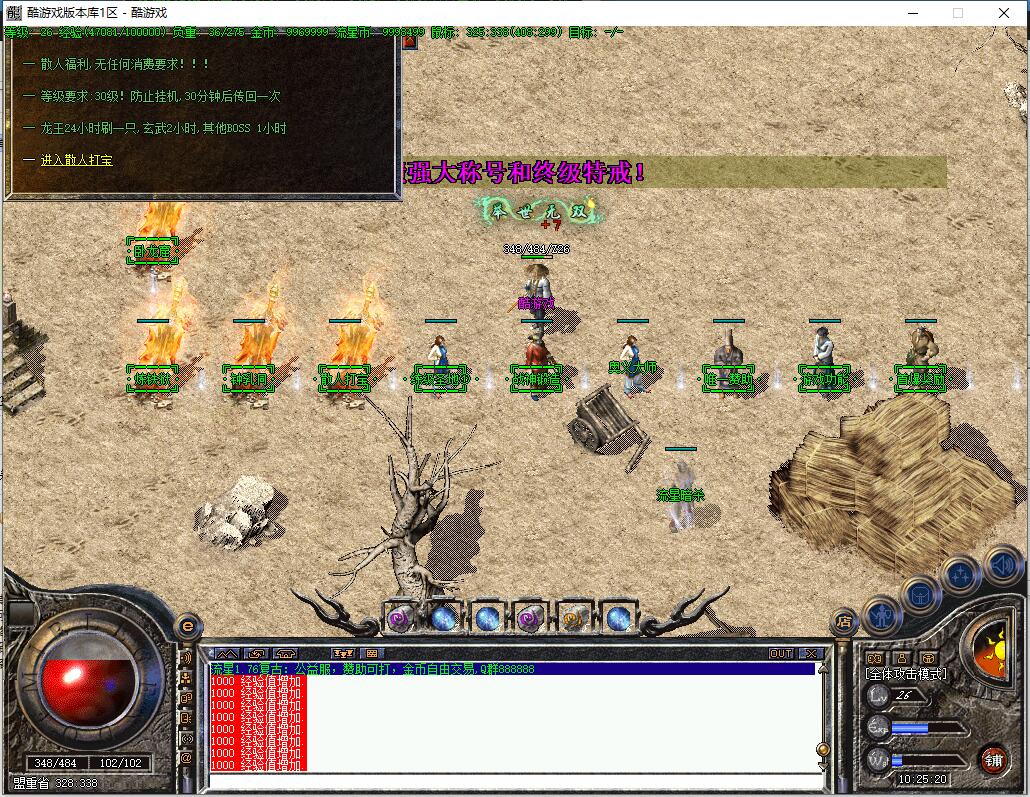
Task: Close the chat panel with X
Action: 811,653
